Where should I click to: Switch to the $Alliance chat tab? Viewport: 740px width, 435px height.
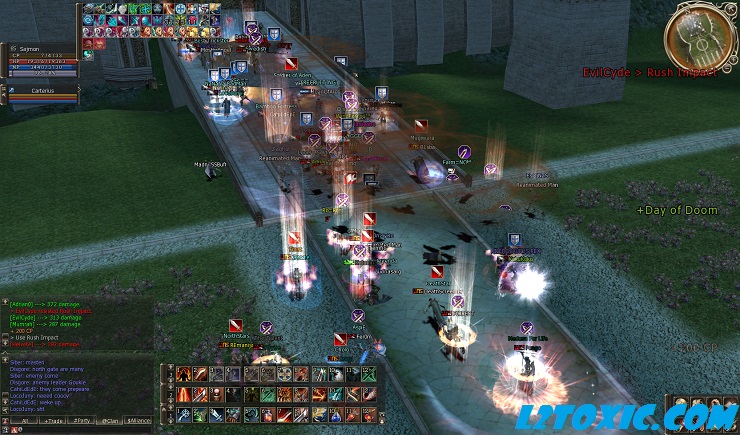click(x=139, y=422)
